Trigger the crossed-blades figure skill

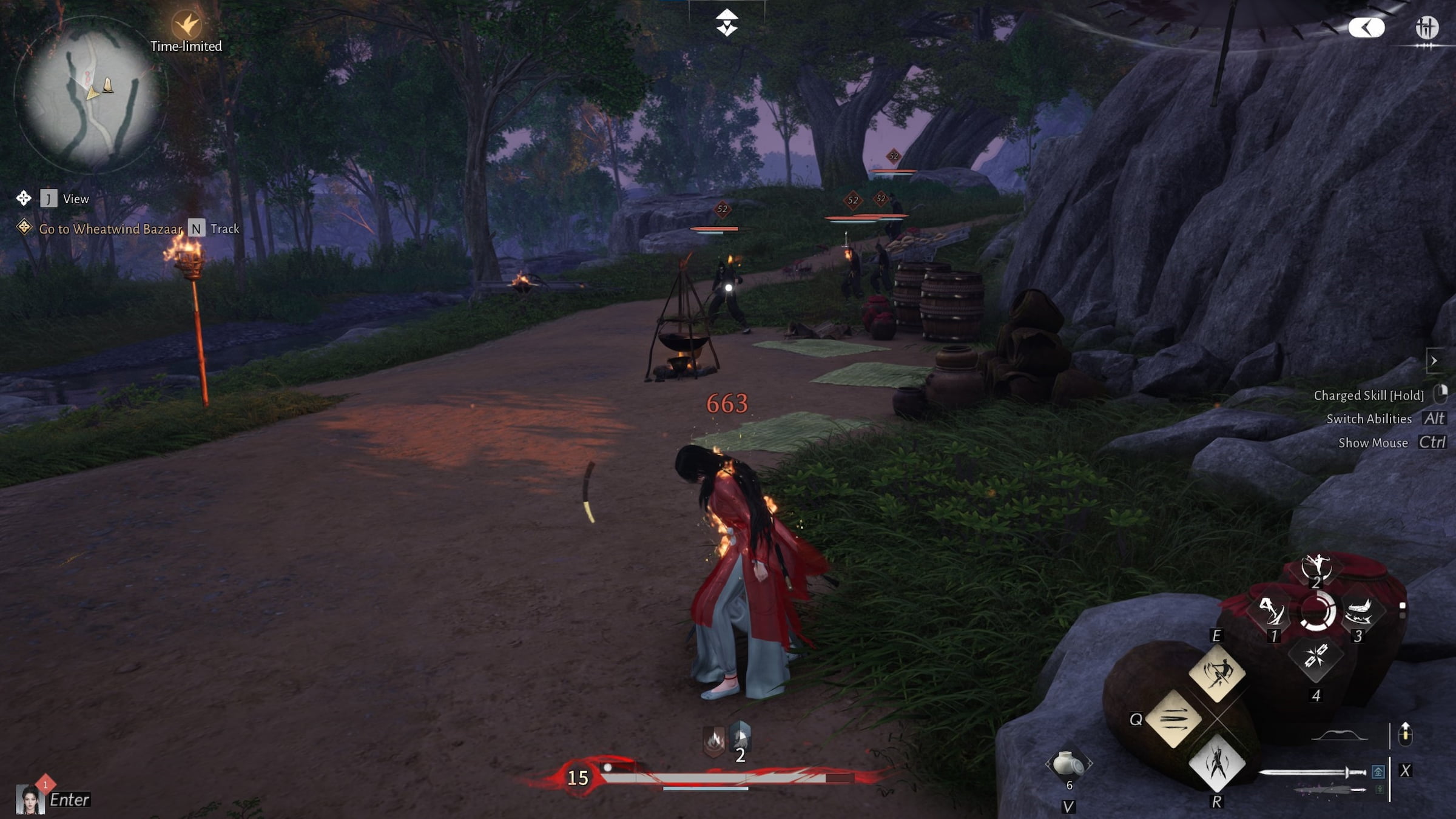point(1216,764)
